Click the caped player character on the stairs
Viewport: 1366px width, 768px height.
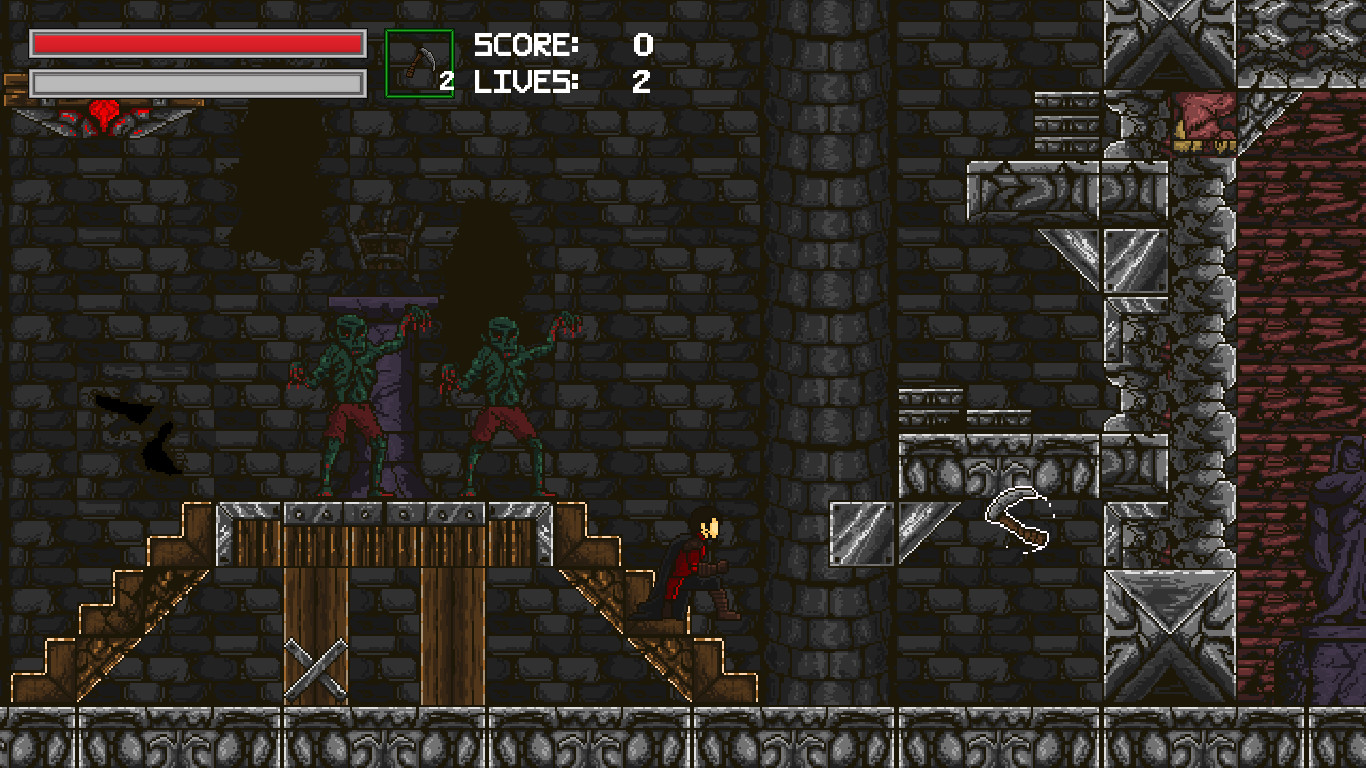[700, 565]
